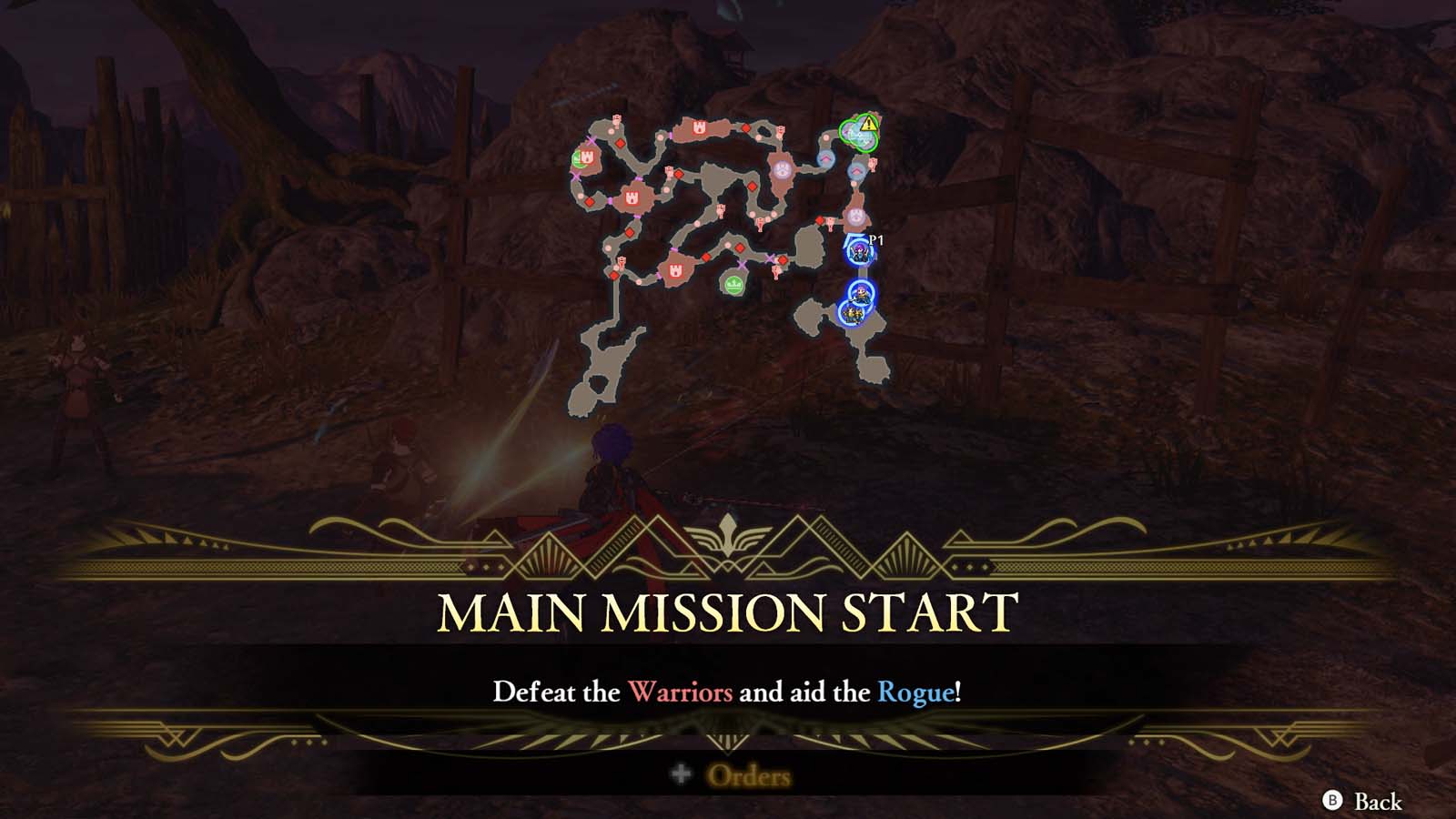This screenshot has height=819, width=1456.
Task: Click the MAIN MISSION START banner title
Action: [x=728, y=612]
